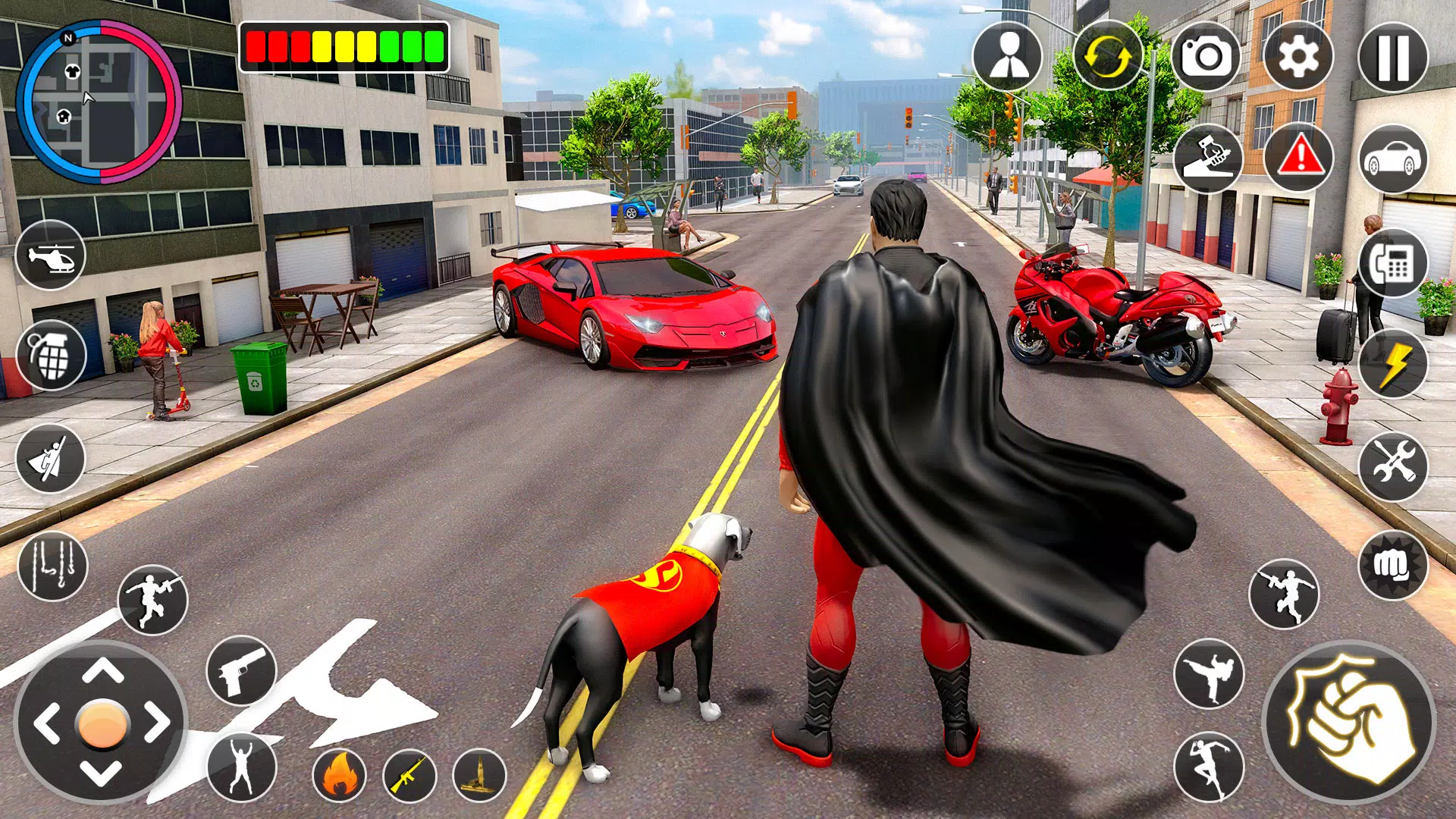Viewport: 1456px width, 819px height.
Task: Open the character profile icon
Action: tap(1008, 57)
